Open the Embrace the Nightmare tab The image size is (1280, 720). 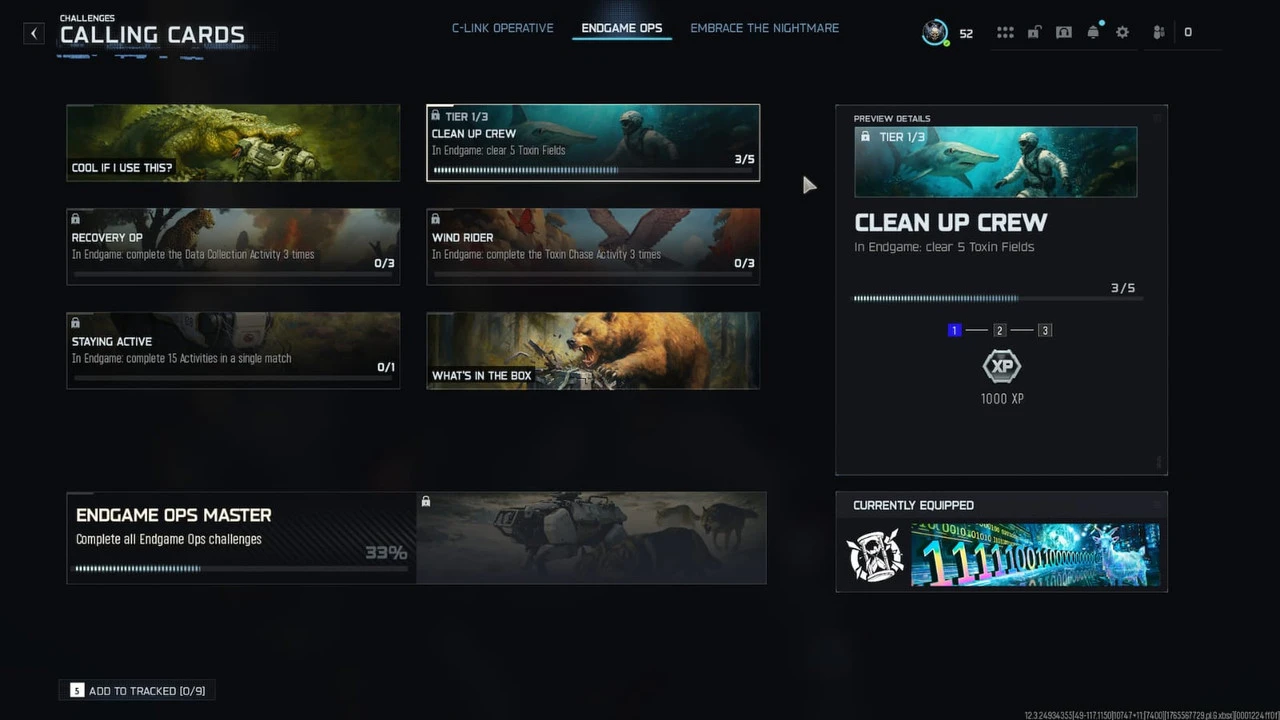pos(764,28)
